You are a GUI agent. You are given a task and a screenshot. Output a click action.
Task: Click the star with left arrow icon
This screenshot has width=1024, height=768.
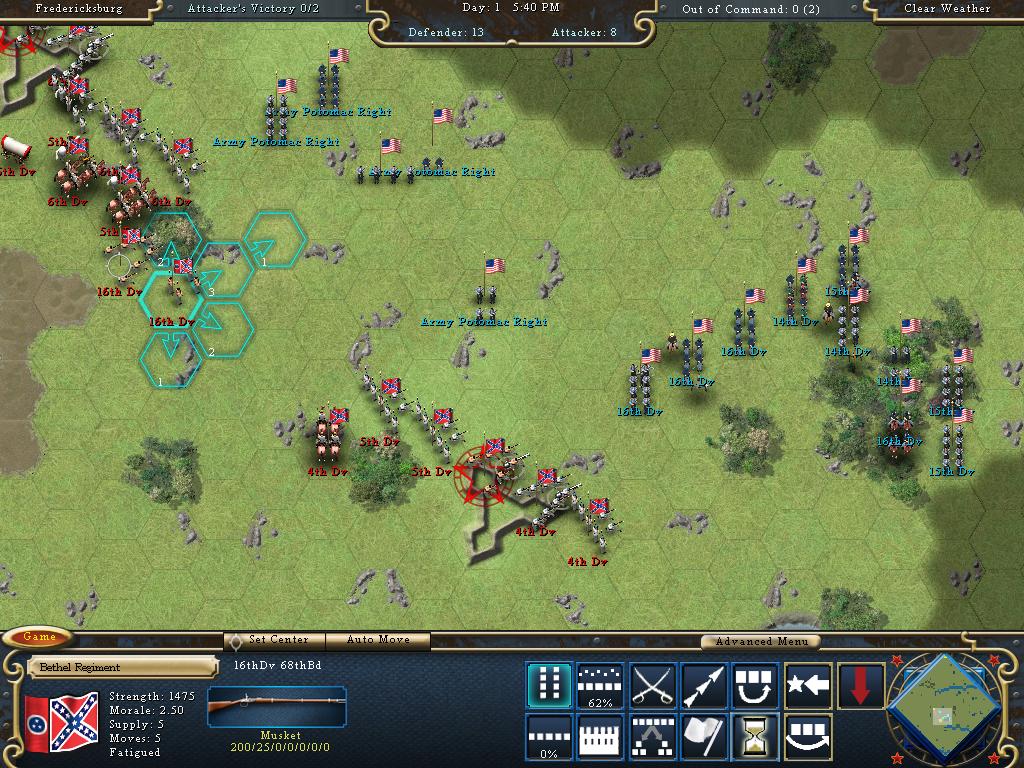[809, 685]
